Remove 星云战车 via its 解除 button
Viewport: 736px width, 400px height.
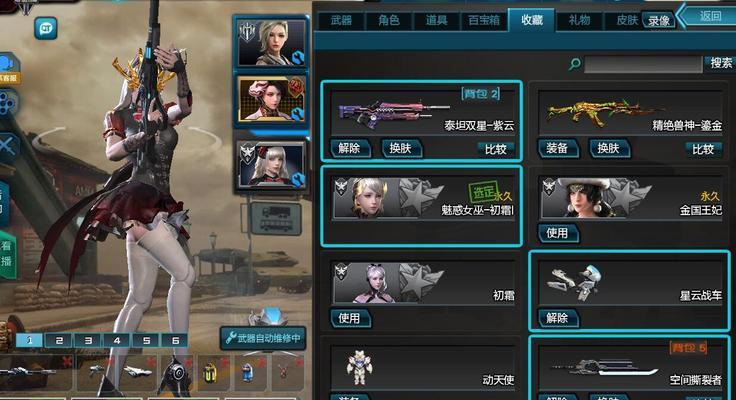557,318
